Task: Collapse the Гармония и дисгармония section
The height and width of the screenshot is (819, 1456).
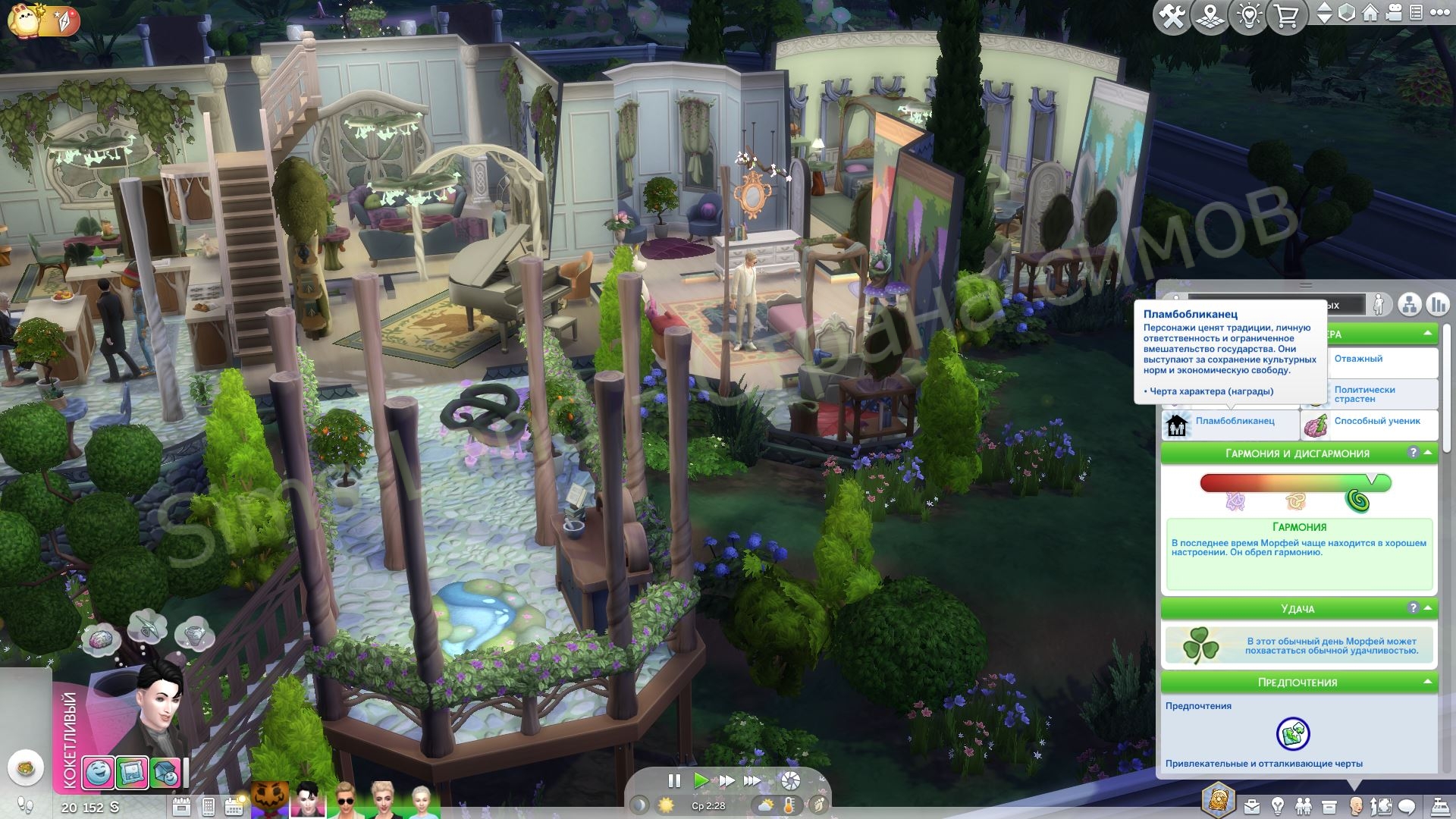Action: [x=1428, y=453]
